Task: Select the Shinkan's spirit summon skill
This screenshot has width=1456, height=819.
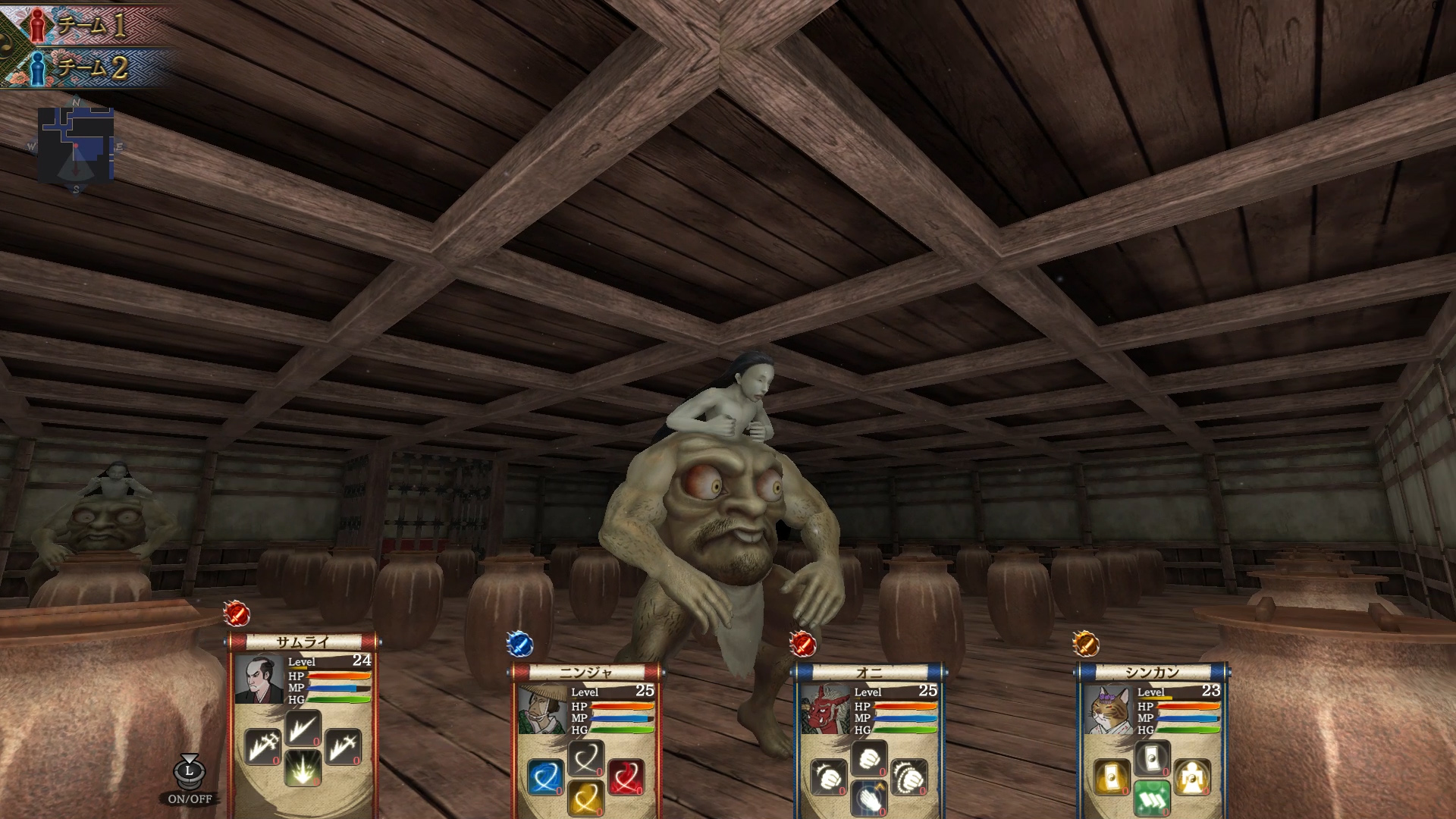Action: pos(1192,777)
